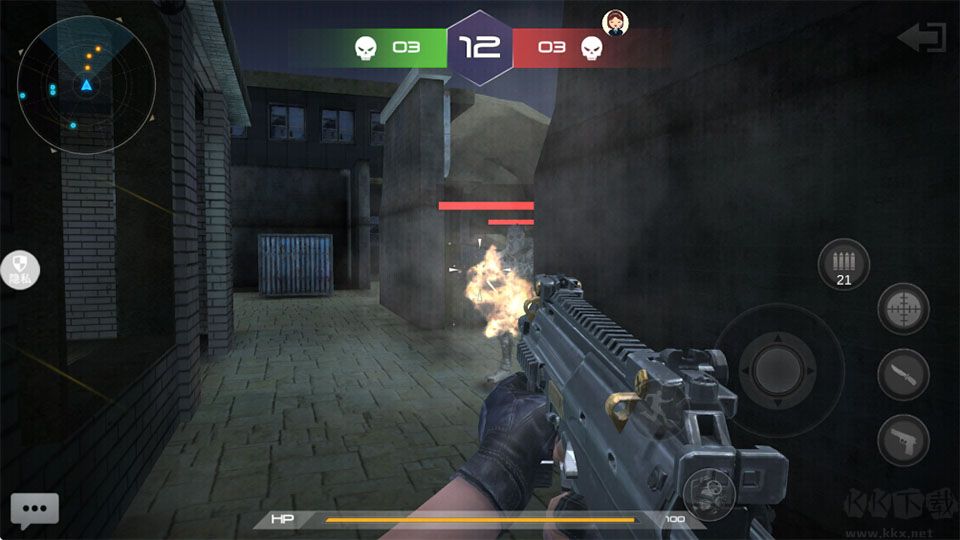Tap the radar minimap

86,85
